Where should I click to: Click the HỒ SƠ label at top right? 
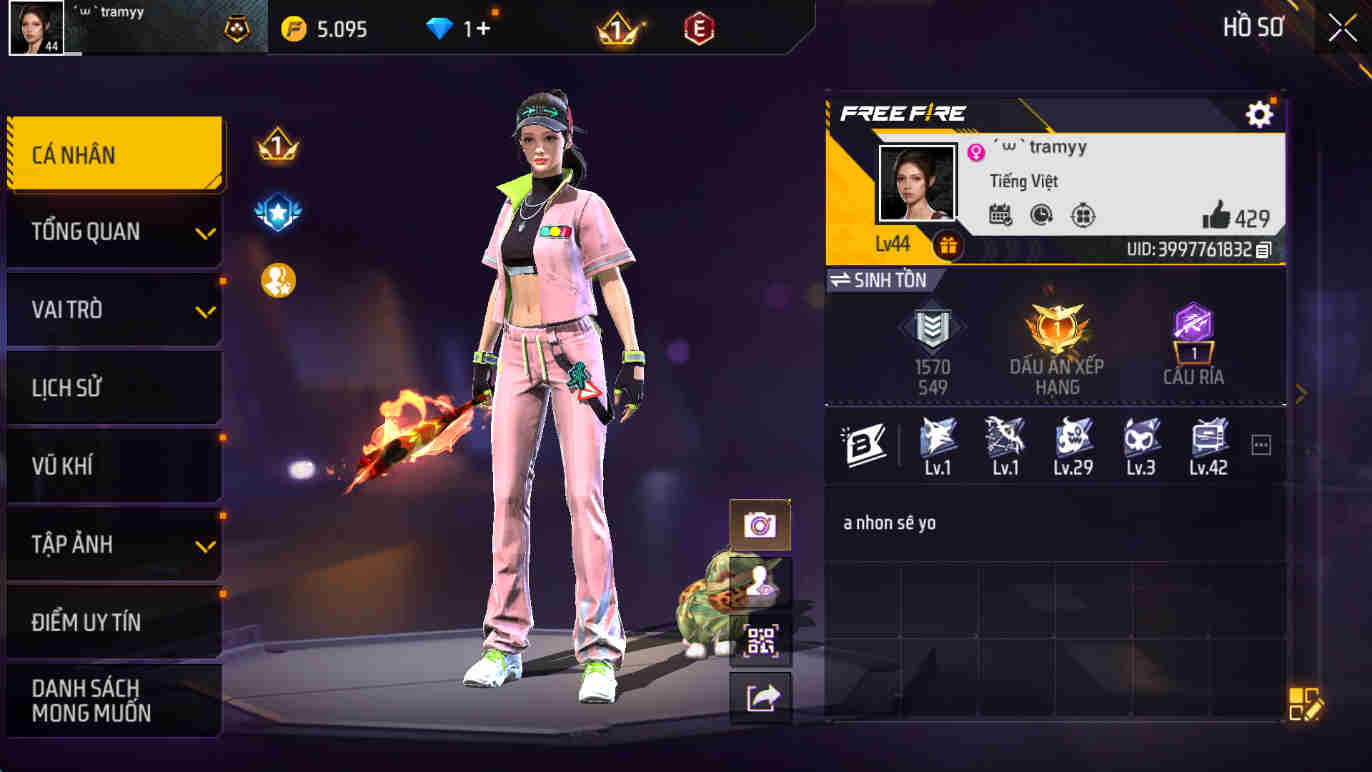[1251, 27]
